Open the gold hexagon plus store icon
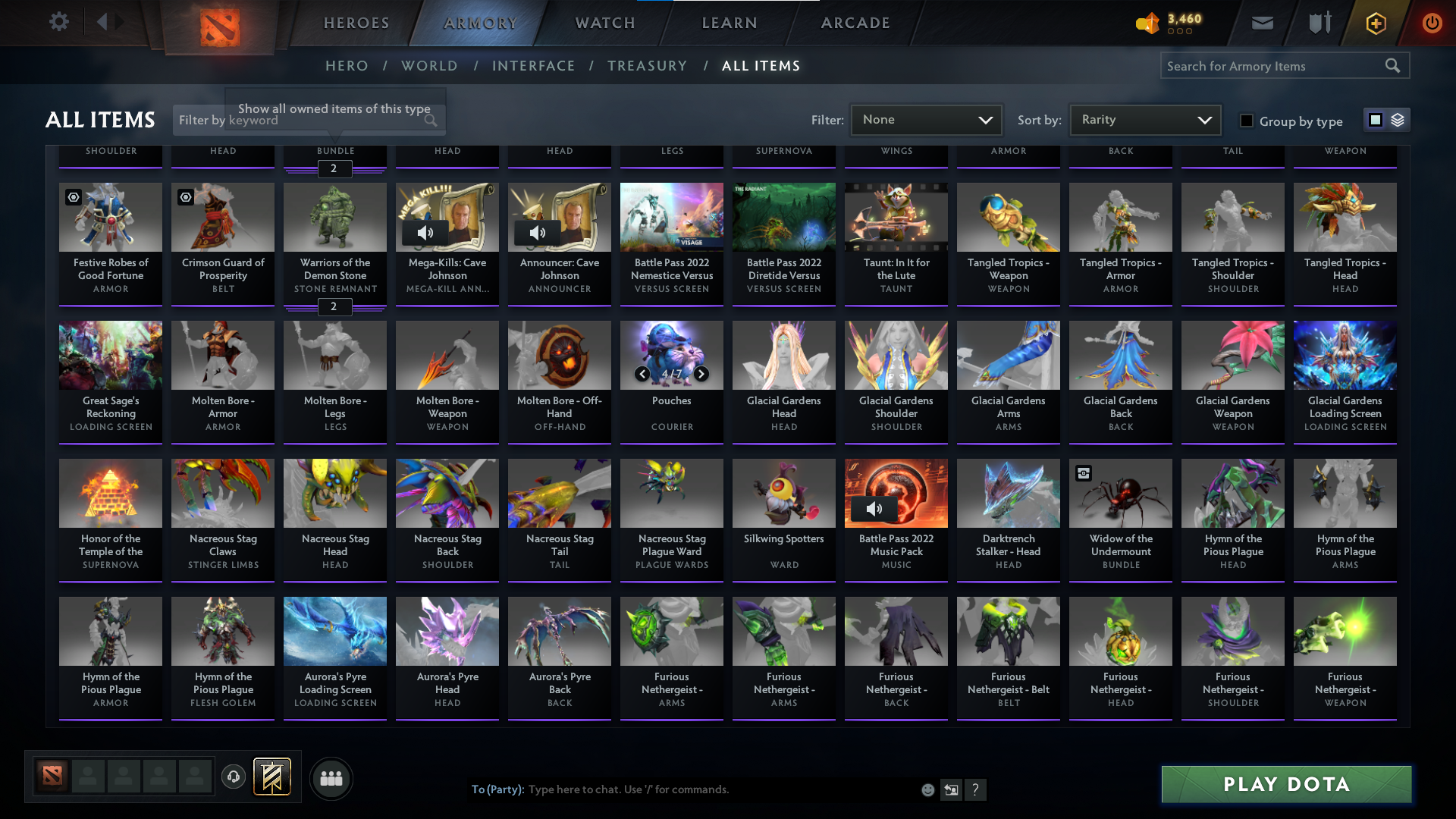This screenshot has width=1456, height=819. [1375, 23]
